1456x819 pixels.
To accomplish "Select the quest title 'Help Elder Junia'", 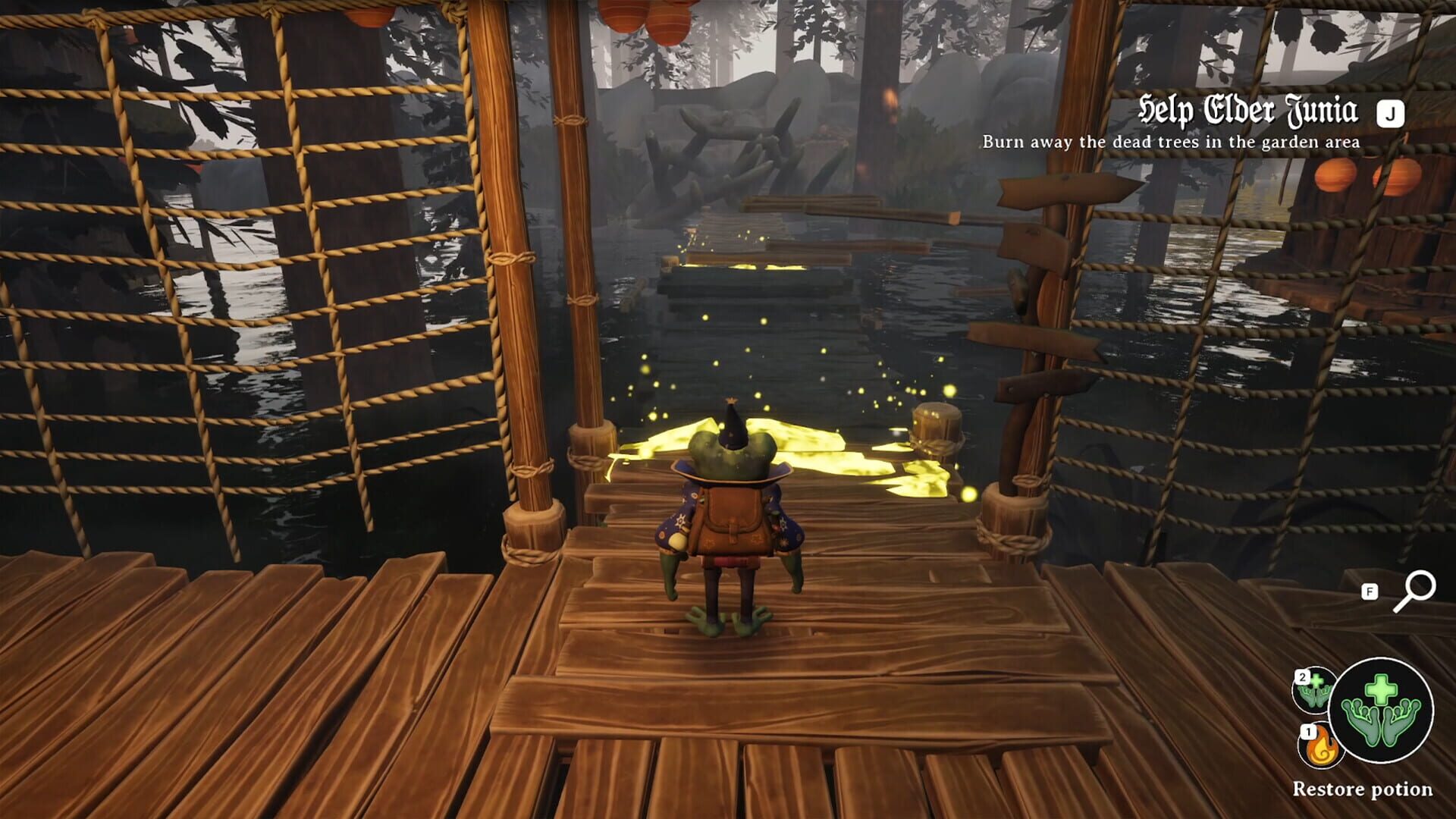I will point(1247,110).
